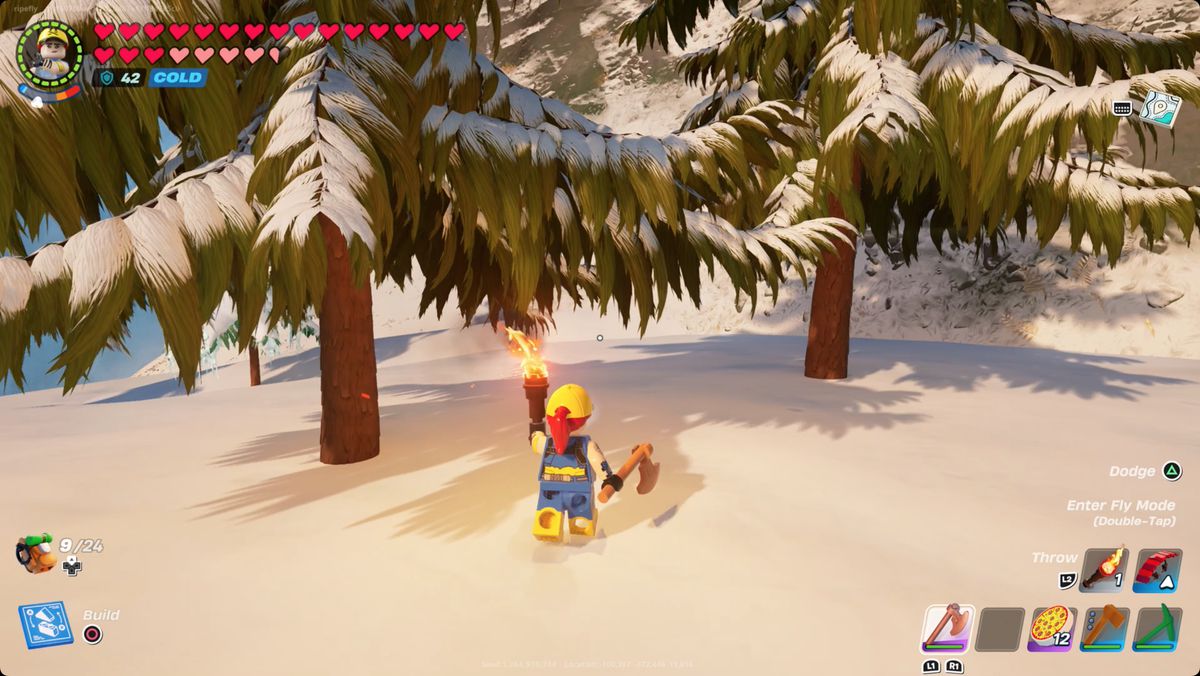Image resolution: width=1200 pixels, height=676 pixels.
Task: Click the torch throw slot
Action: point(1104,569)
